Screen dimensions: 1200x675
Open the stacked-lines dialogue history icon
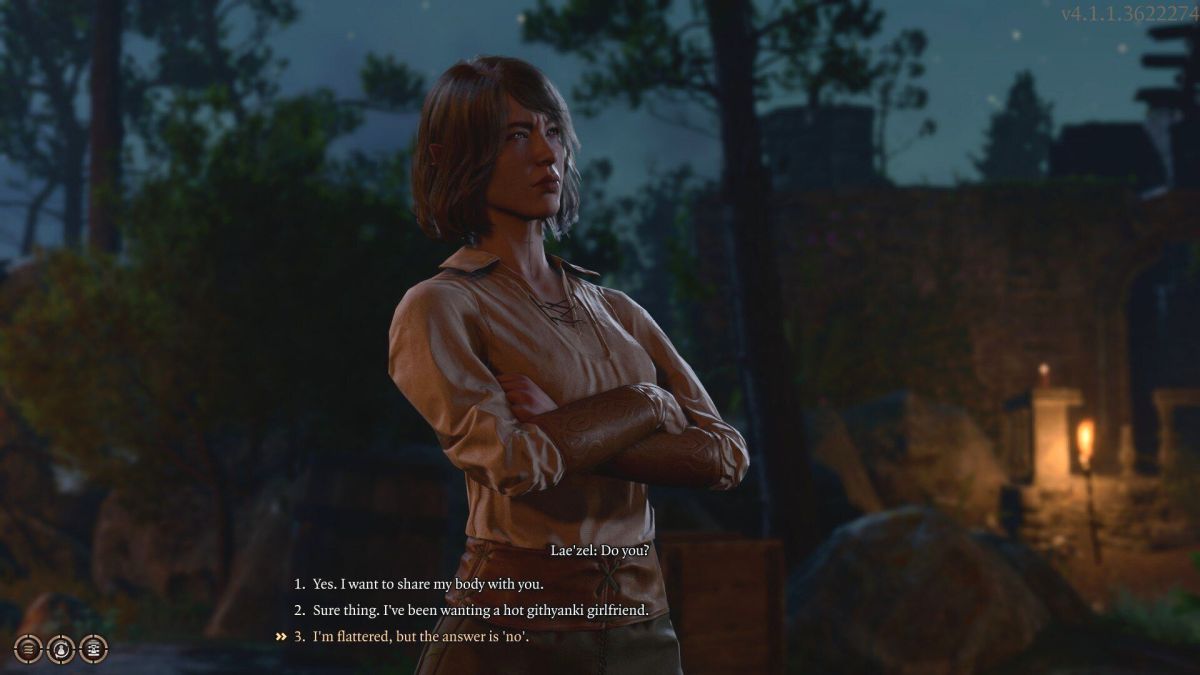point(28,649)
